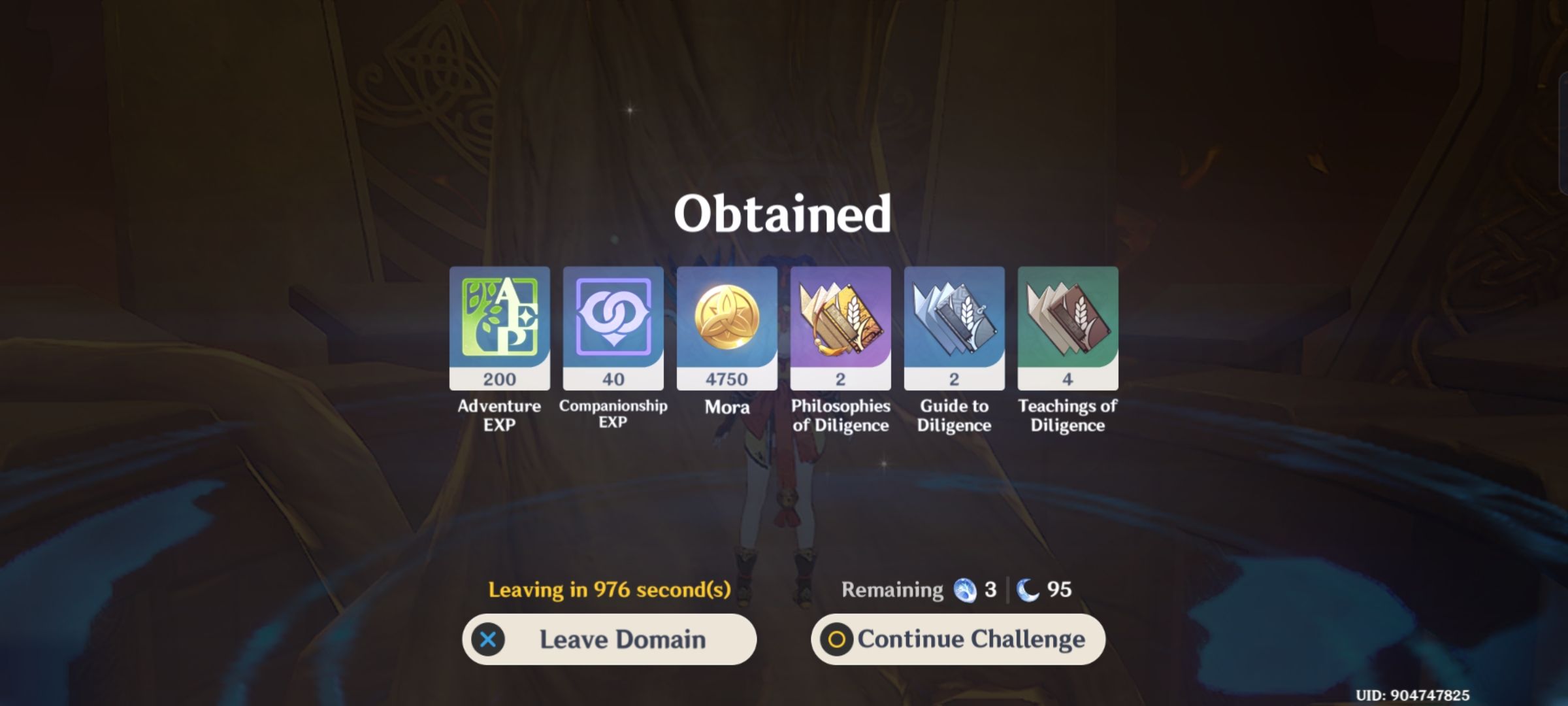
Task: Click the 4750 Mora quantity label
Action: (727, 378)
